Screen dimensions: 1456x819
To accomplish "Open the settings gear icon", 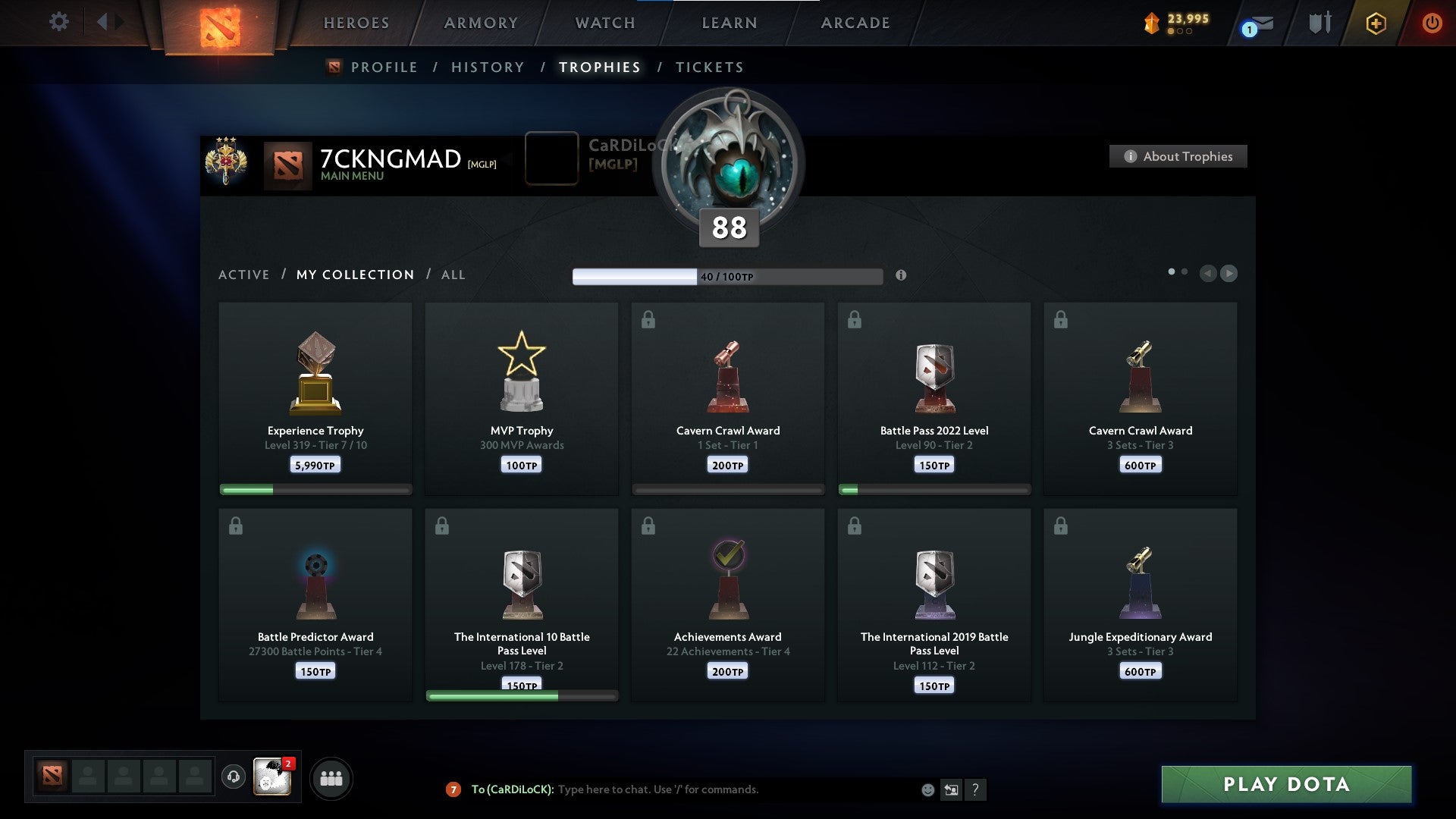I will (x=58, y=22).
